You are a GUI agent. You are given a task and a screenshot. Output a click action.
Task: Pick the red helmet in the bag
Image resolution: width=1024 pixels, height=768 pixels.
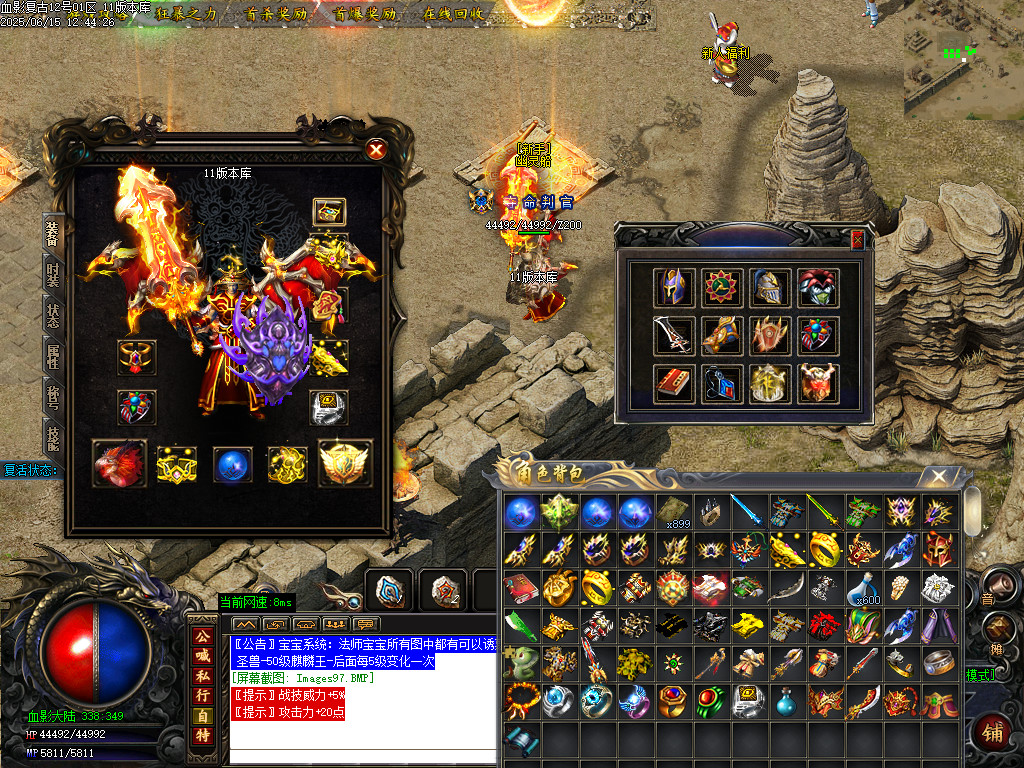(x=938, y=549)
